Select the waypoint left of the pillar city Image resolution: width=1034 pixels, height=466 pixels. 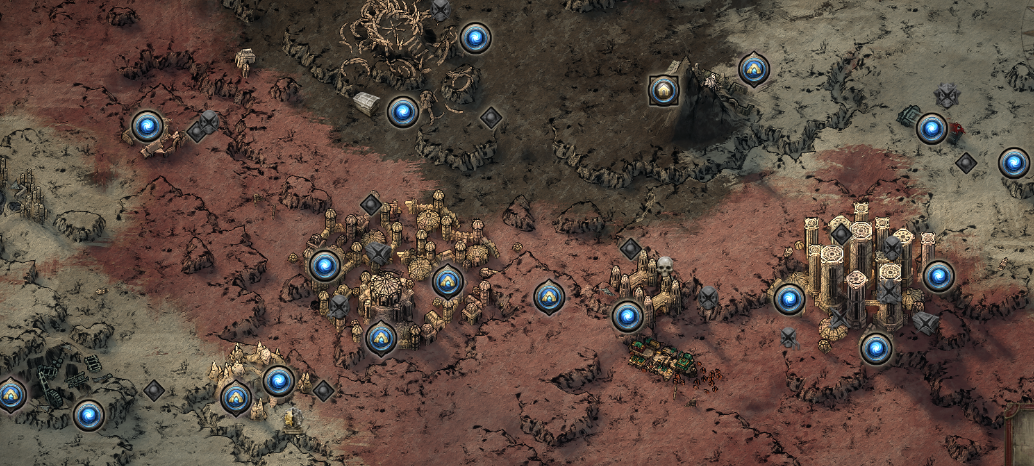click(789, 299)
